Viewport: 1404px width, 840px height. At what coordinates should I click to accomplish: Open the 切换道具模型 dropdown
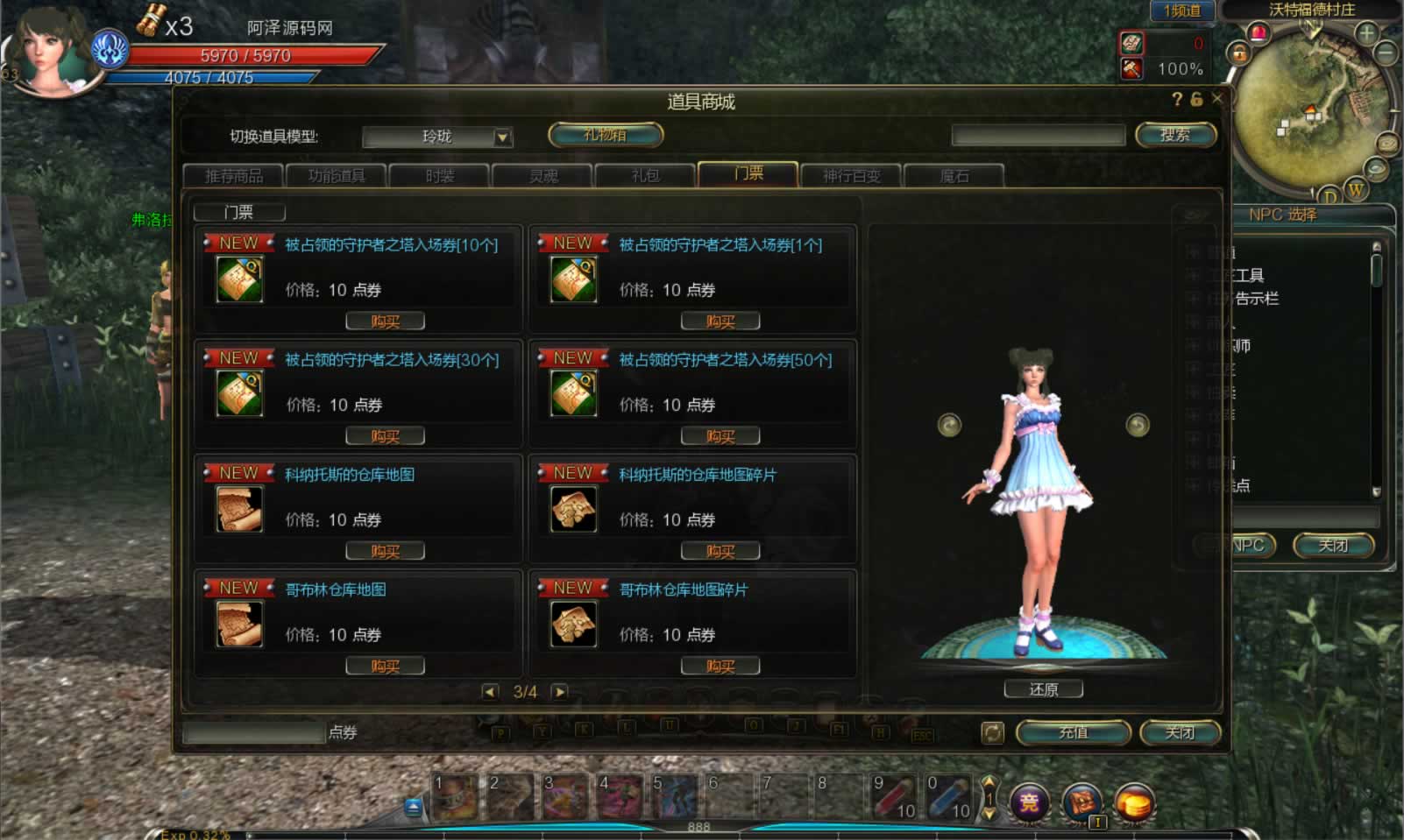[x=502, y=137]
